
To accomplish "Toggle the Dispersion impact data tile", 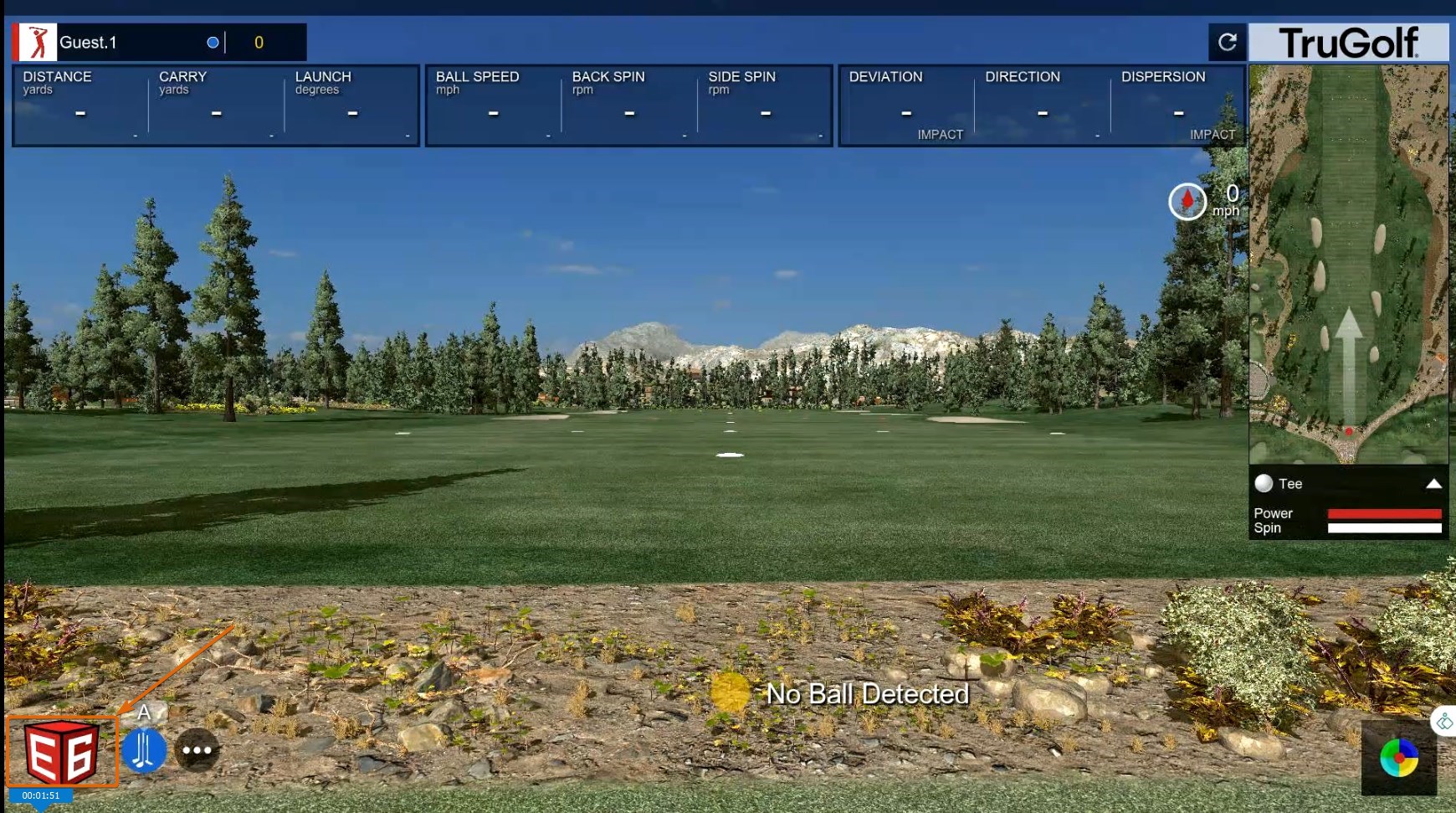I will point(1178,105).
